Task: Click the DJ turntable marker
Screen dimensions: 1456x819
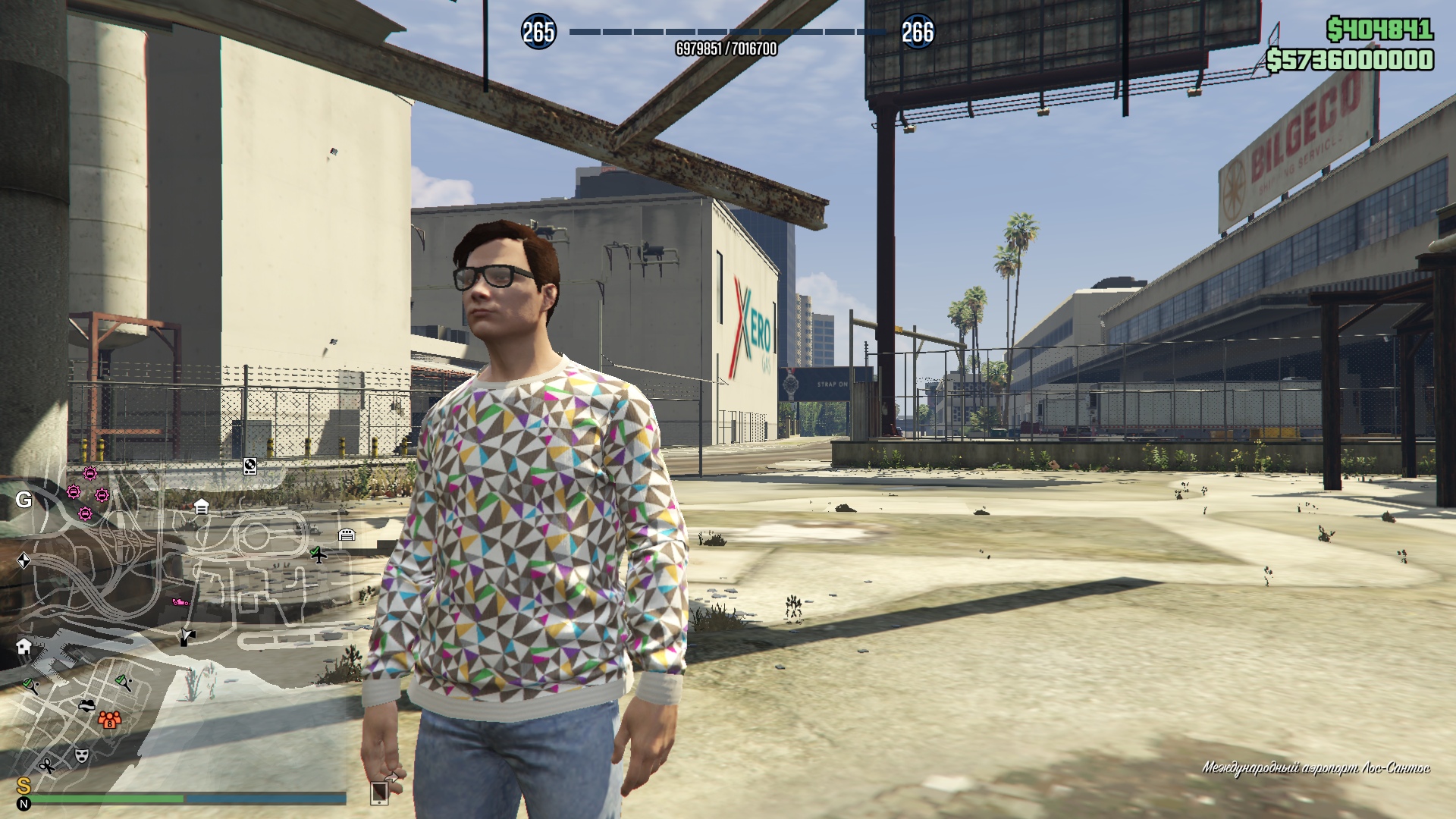Action: (249, 466)
